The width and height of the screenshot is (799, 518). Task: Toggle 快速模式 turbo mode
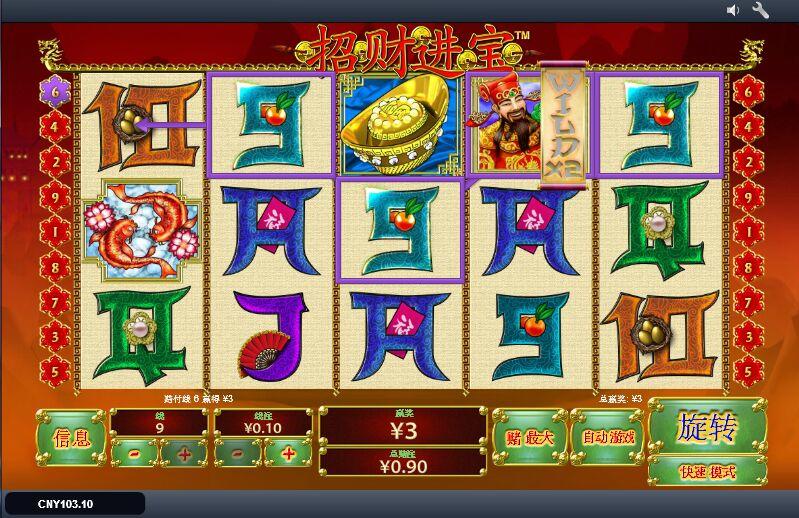tap(707, 471)
